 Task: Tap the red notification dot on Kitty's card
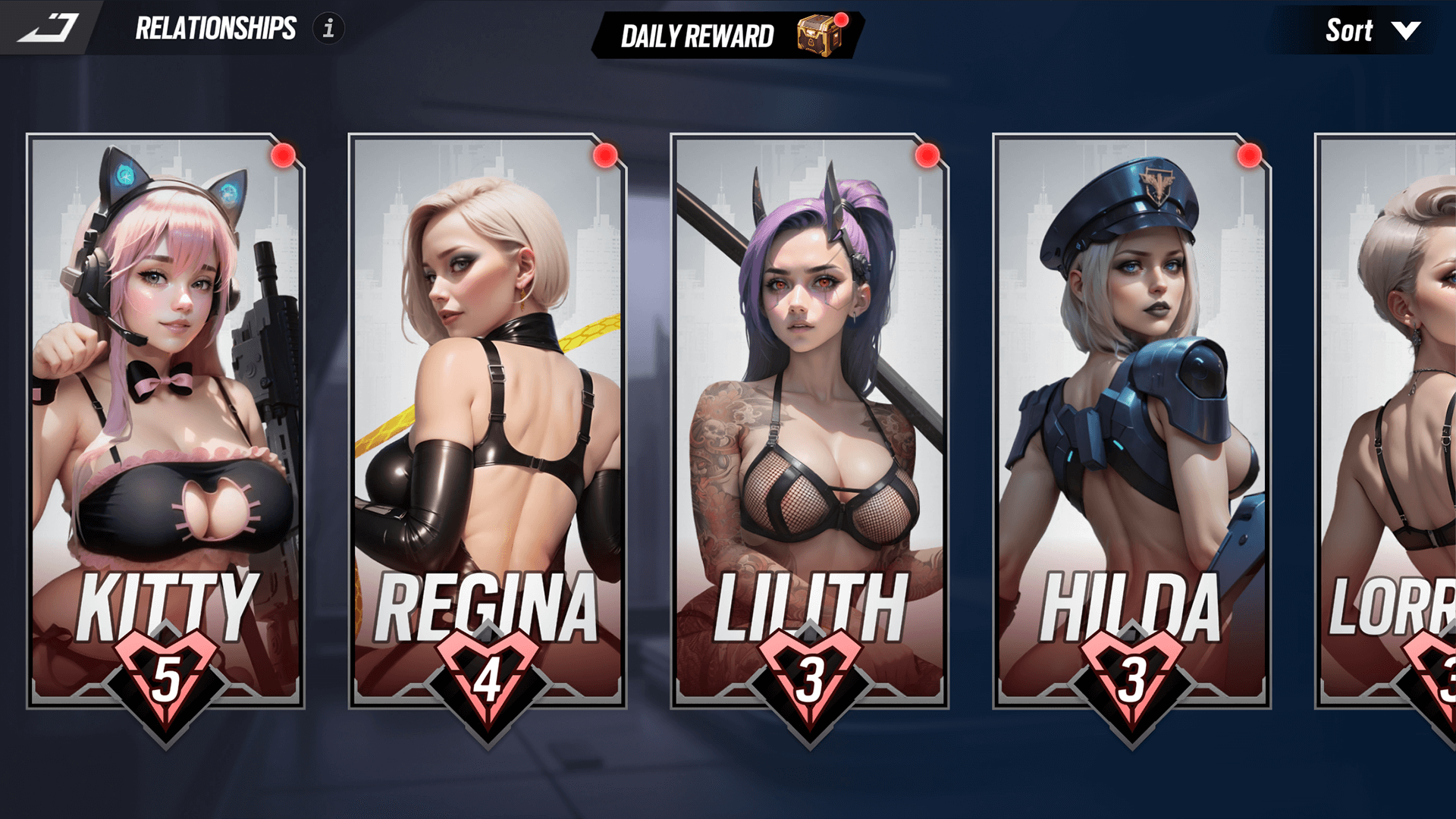281,156
